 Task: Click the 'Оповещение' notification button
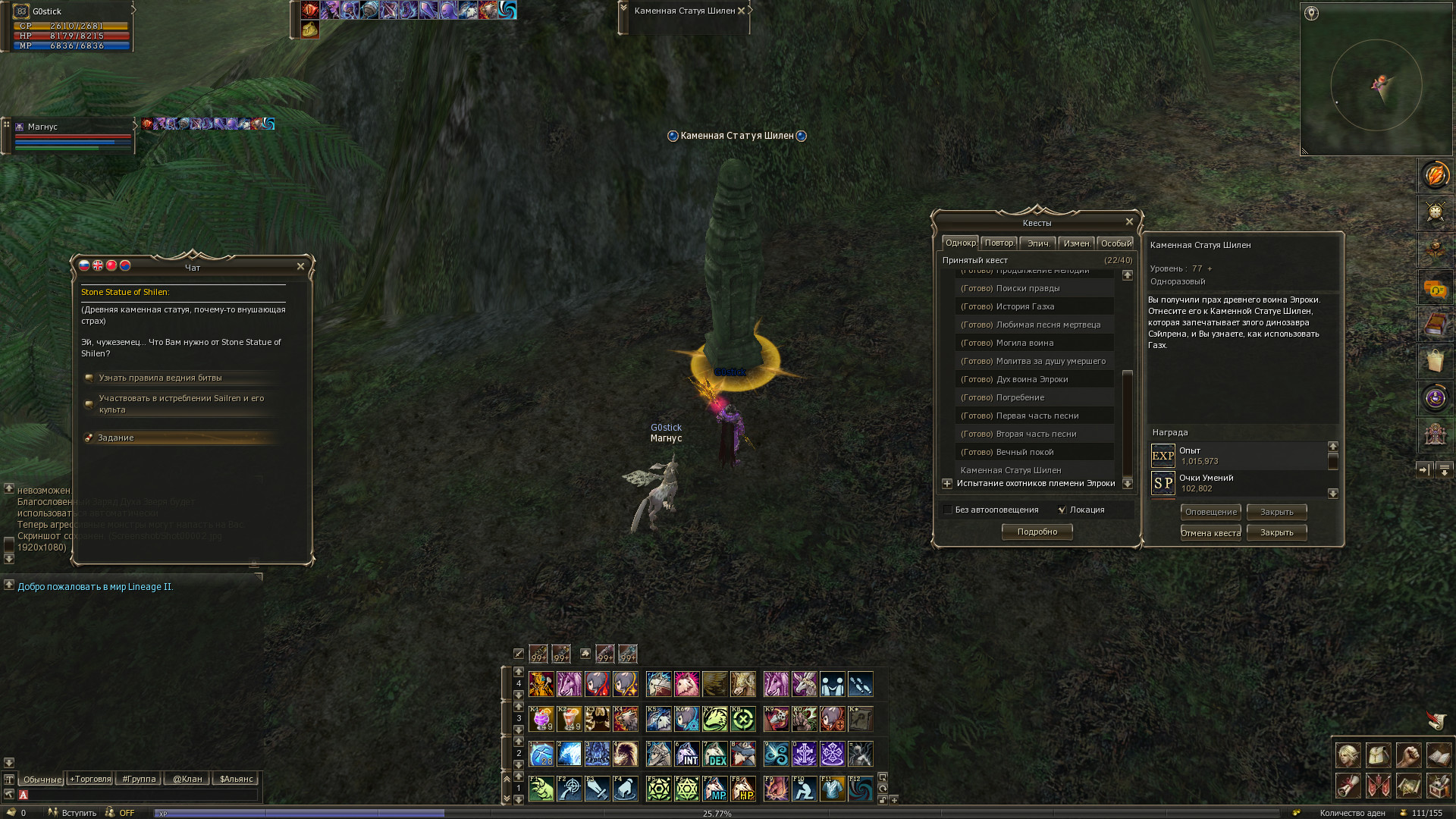[1210, 512]
